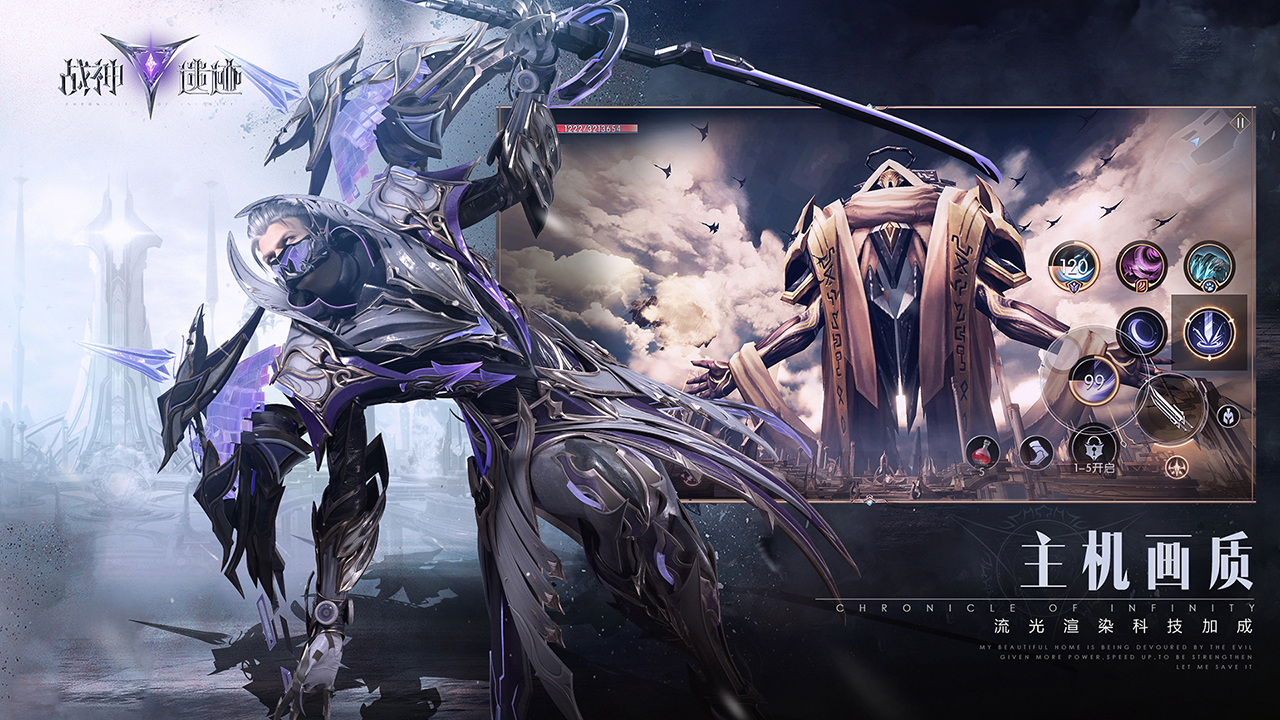
Task: Use the teal beast claw skill
Action: [1209, 266]
